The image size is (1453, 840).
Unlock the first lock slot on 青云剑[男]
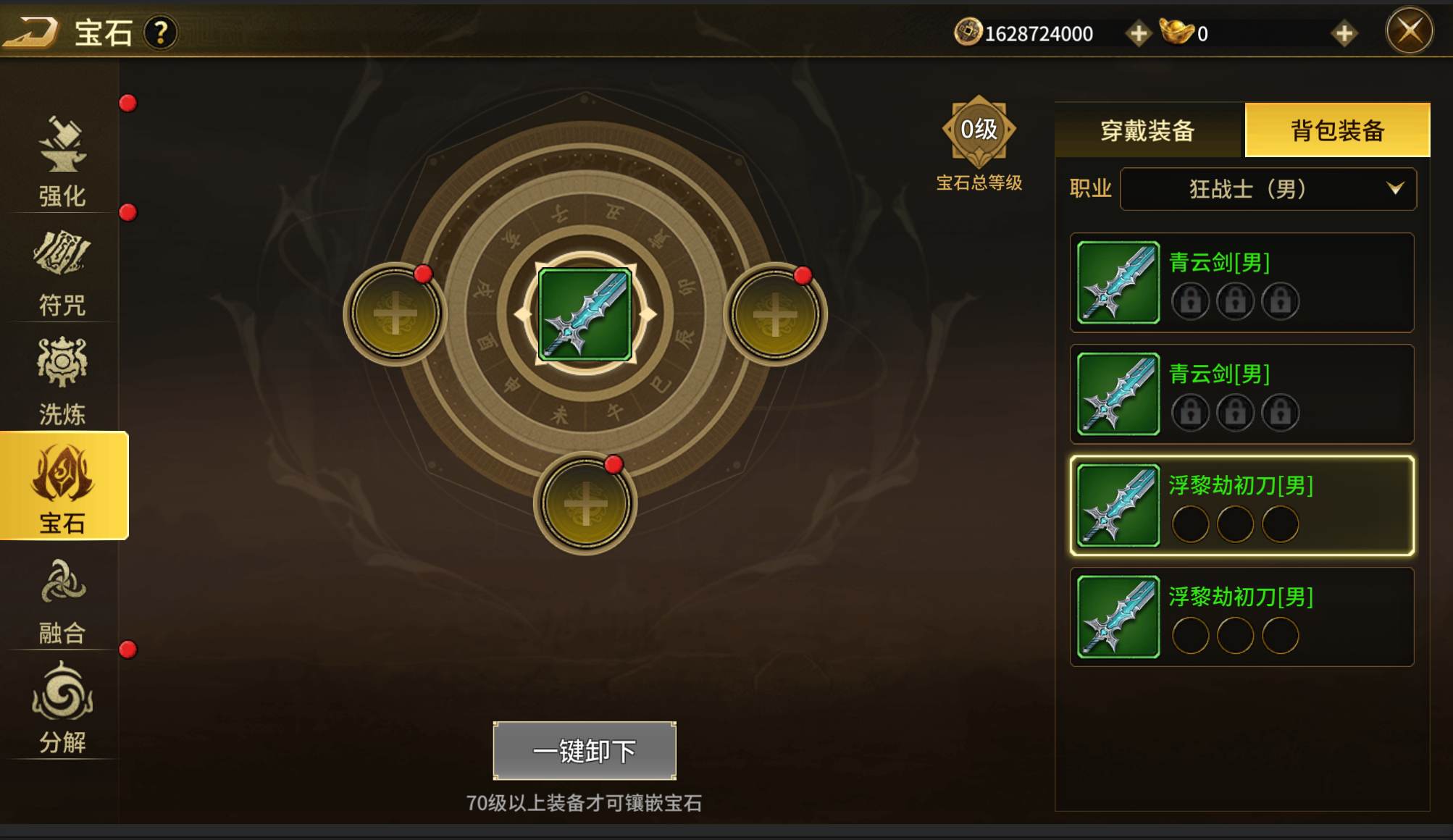click(x=1189, y=301)
